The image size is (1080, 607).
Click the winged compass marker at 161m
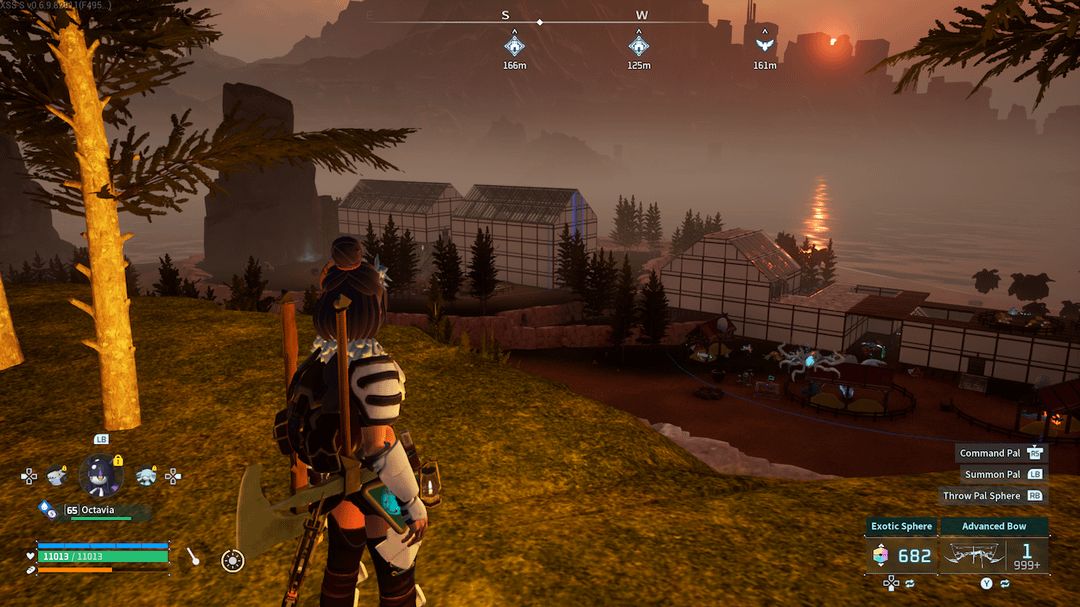(765, 44)
